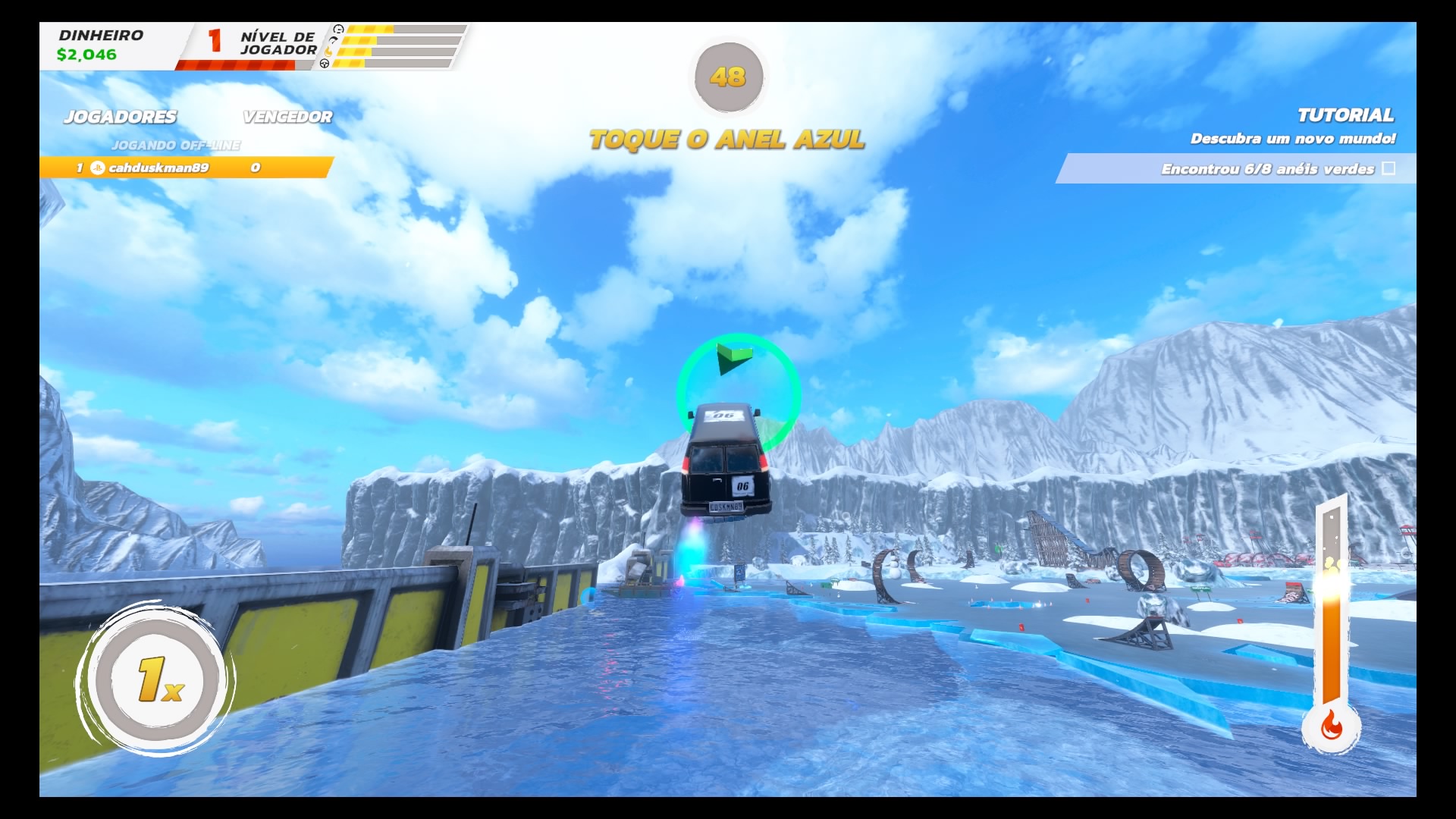Click the 48 ring counter circle
1456x819 pixels.
(728, 78)
